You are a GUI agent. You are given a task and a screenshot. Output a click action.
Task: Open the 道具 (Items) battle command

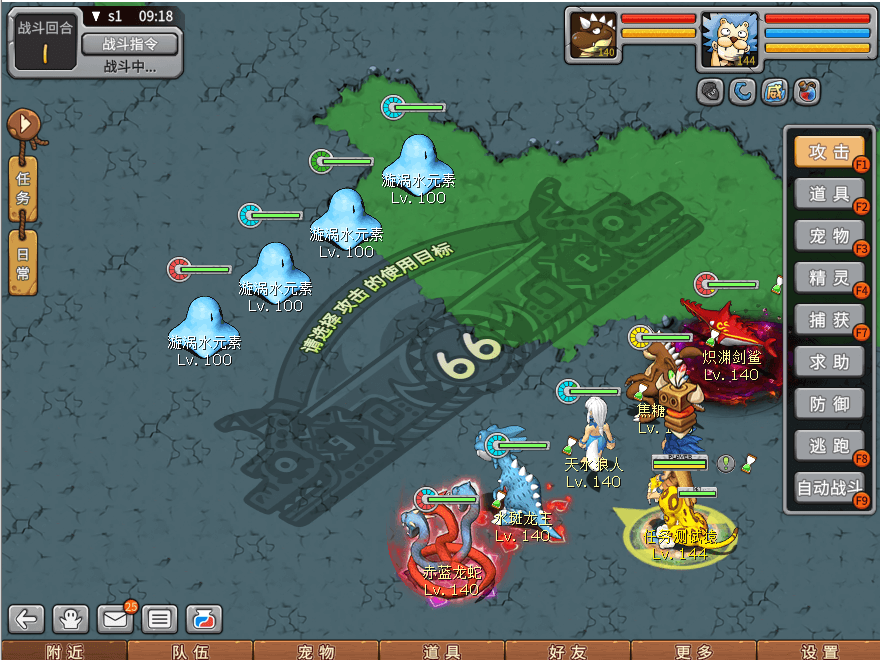pyautogui.click(x=829, y=194)
